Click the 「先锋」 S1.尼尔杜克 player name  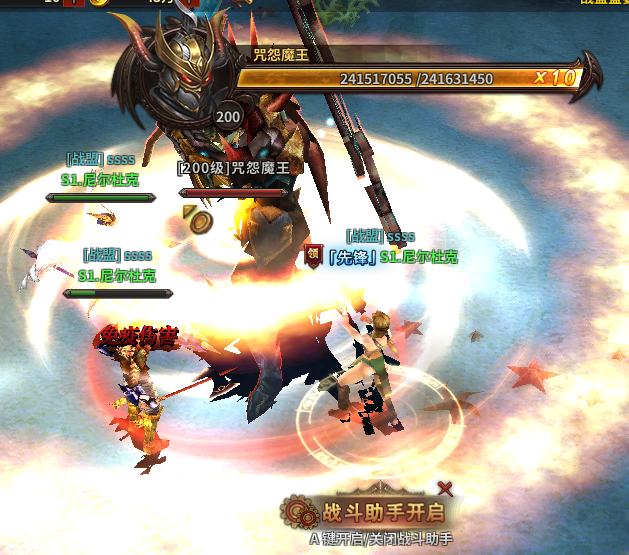[x=393, y=257]
